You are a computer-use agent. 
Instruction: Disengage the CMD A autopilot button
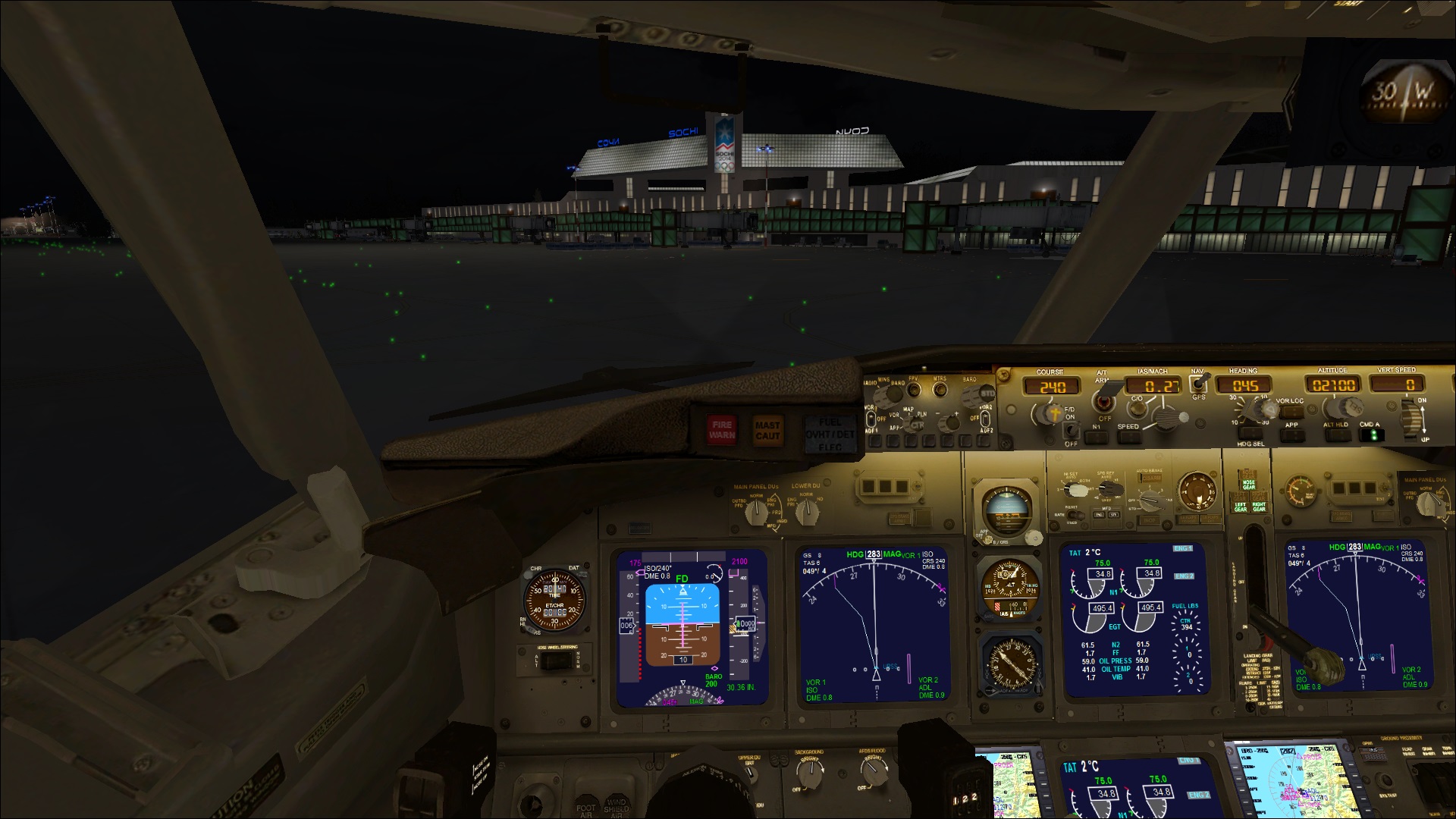pos(1370,435)
